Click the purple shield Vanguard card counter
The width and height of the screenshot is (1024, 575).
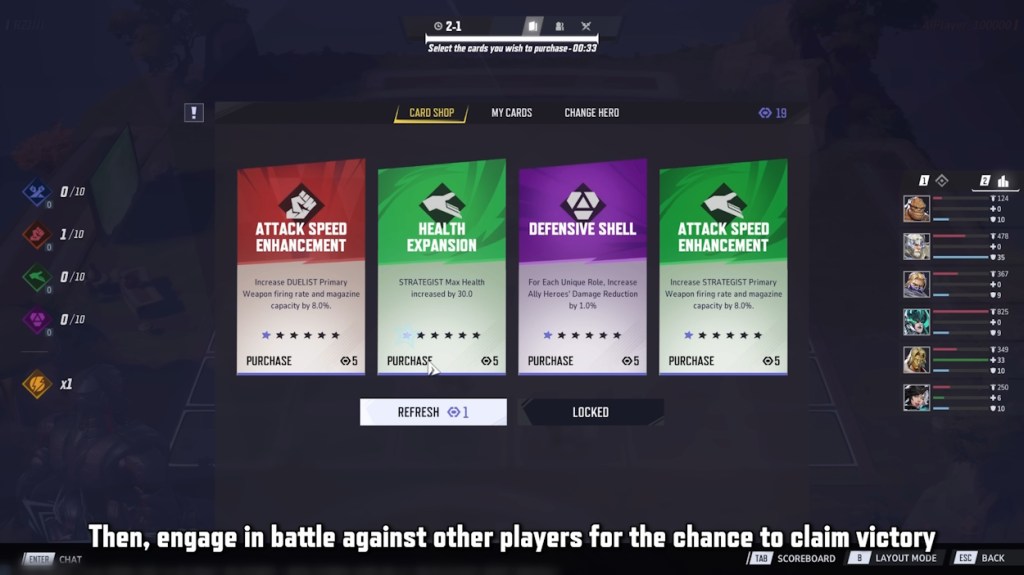tap(37, 320)
